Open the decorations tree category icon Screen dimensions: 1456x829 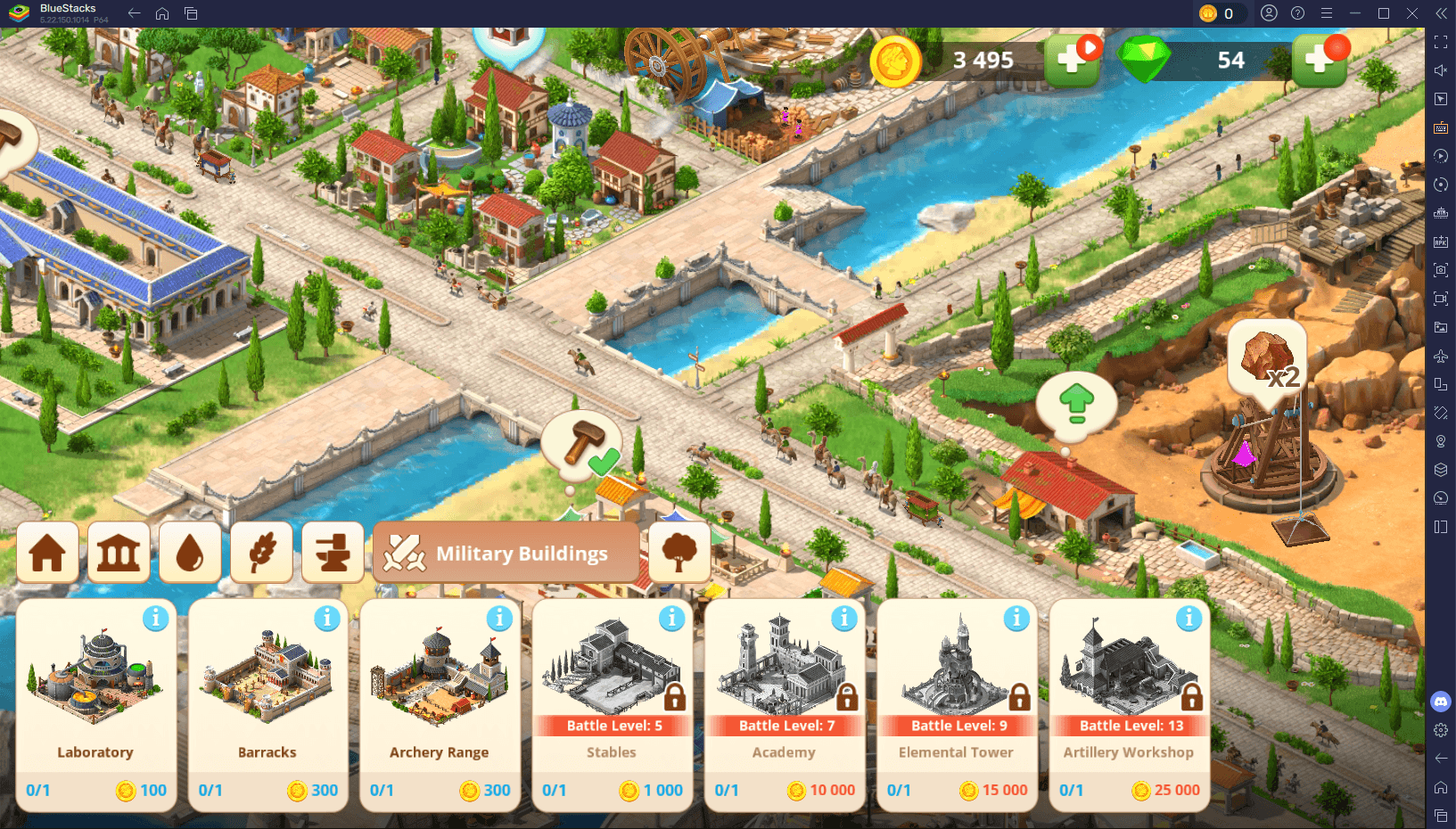click(x=679, y=553)
